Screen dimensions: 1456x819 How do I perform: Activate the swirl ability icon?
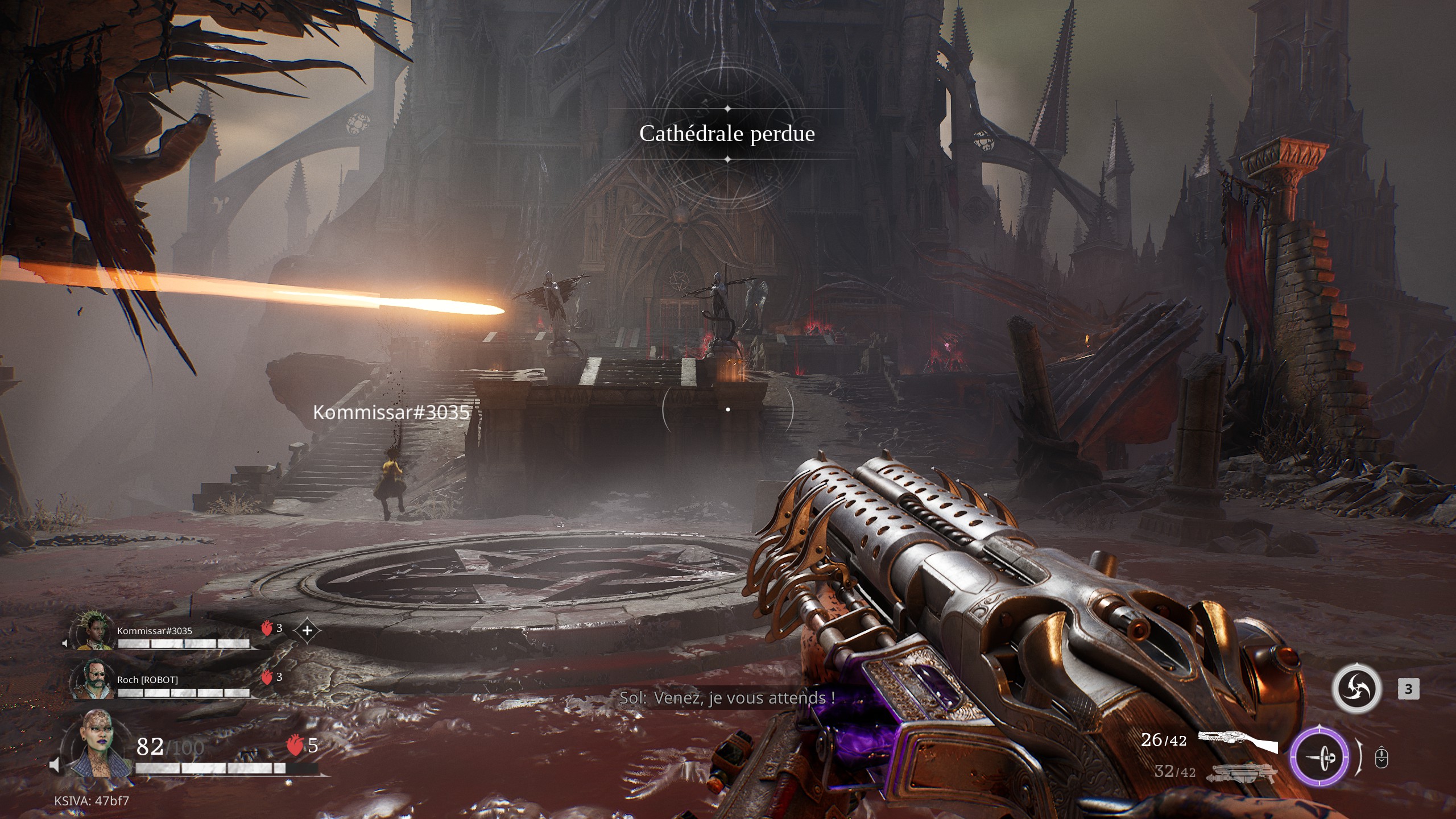1356,689
